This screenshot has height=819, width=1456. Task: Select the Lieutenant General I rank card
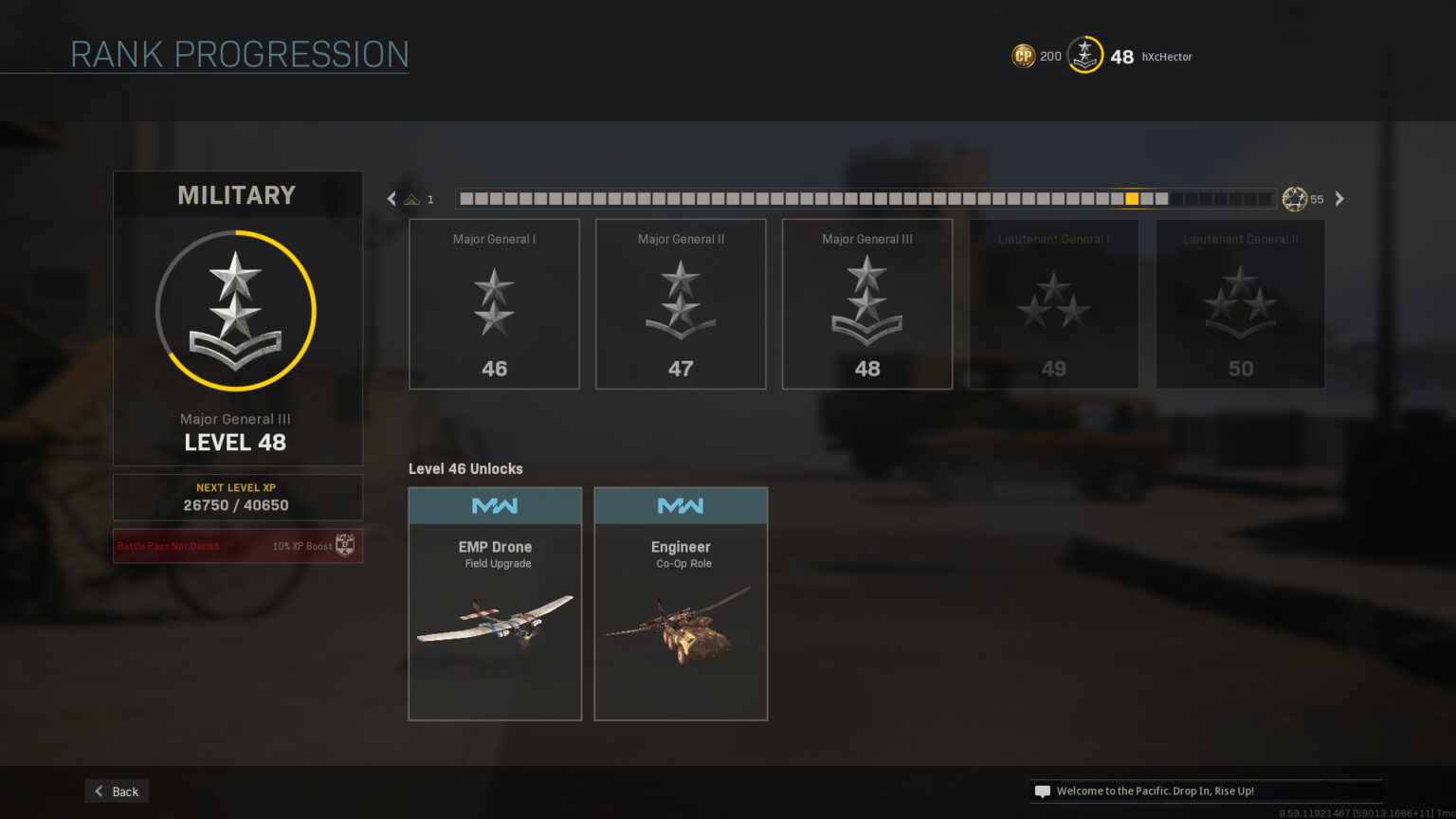pos(1053,303)
